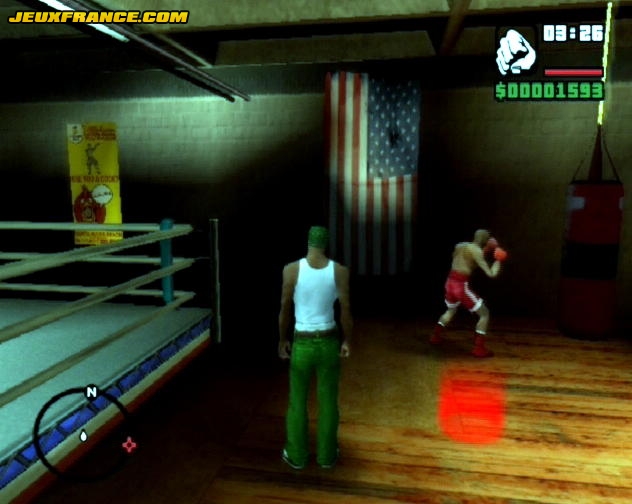Click the red mission marker on radar
Image resolution: width=632 pixels, height=504 pixels.
[129, 444]
